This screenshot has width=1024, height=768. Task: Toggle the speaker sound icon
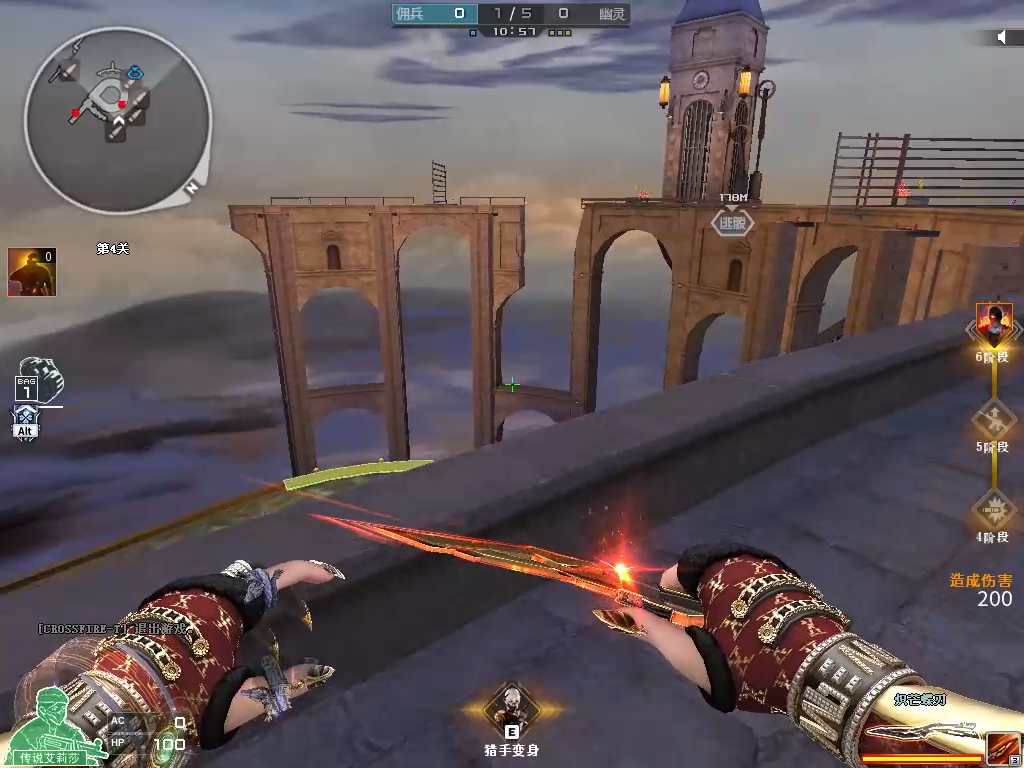1003,37
